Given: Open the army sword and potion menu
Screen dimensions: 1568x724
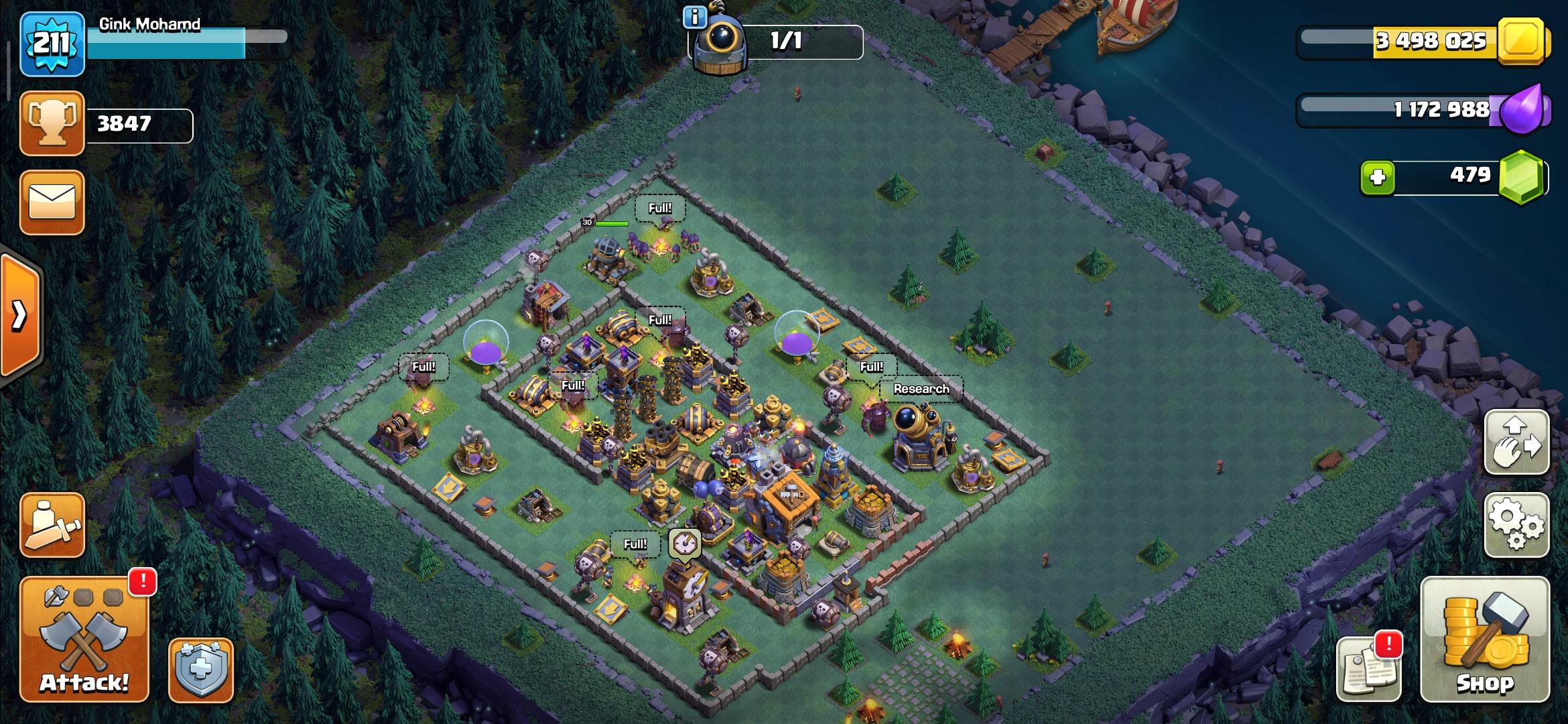Looking at the screenshot, I should pyautogui.click(x=52, y=525).
